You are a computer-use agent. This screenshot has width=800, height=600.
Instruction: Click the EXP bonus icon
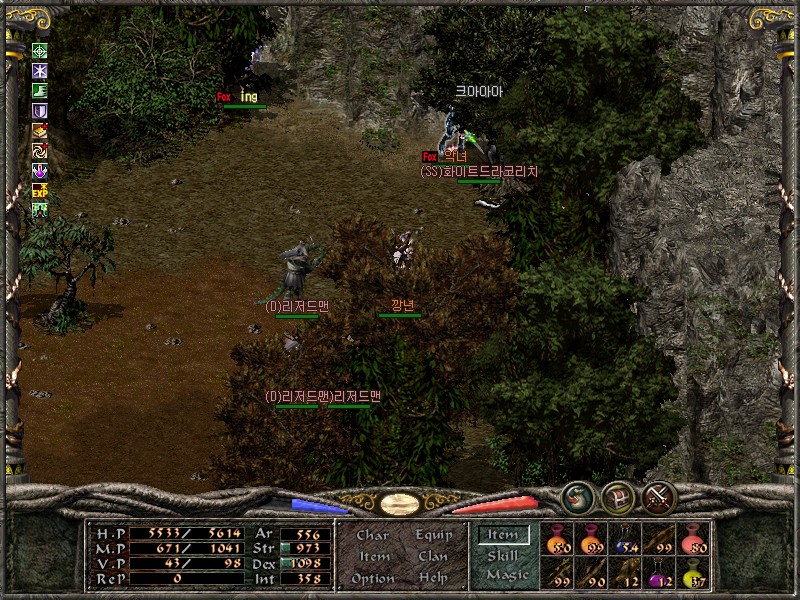tap(40, 190)
